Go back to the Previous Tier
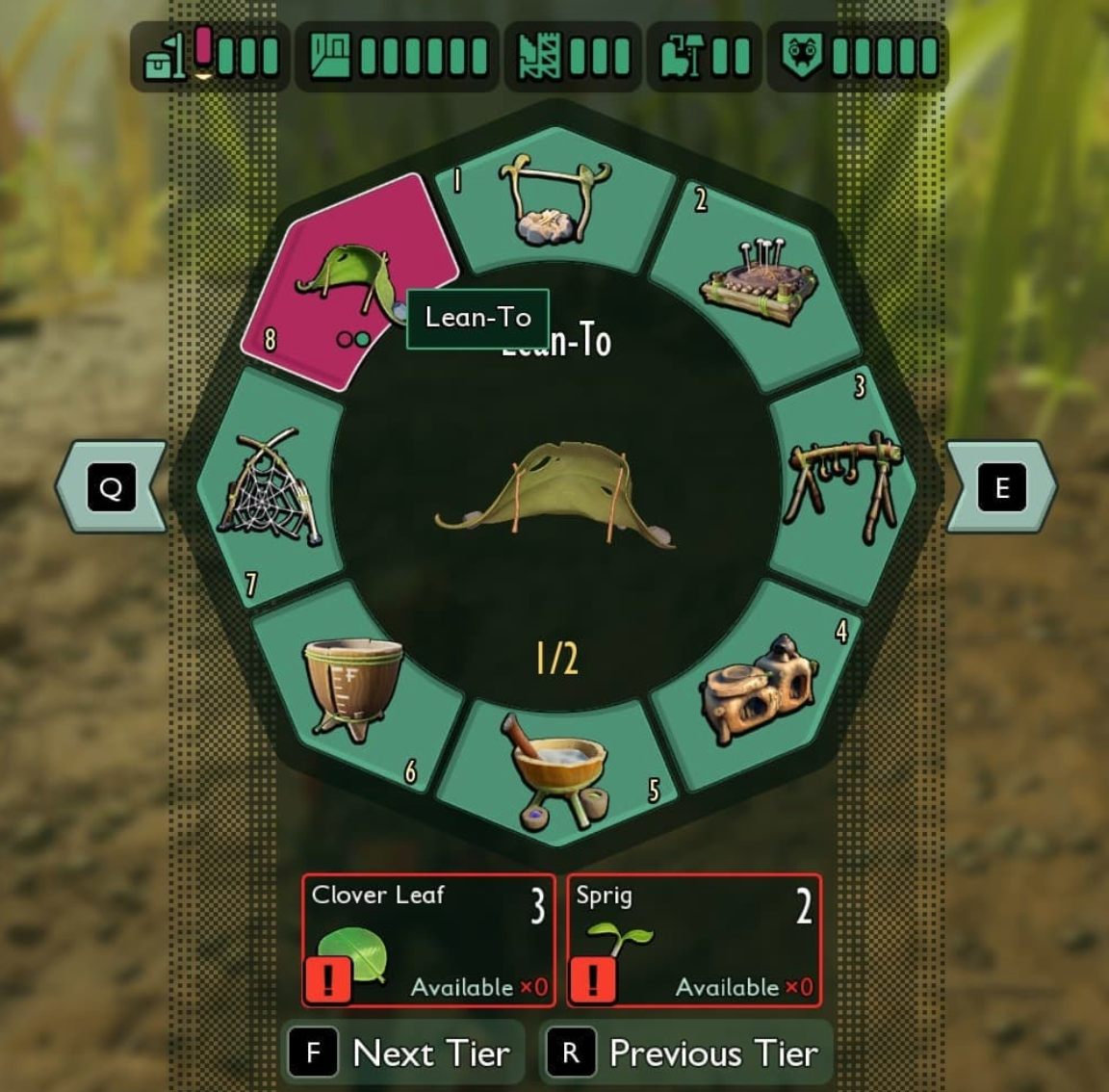 [685, 1053]
